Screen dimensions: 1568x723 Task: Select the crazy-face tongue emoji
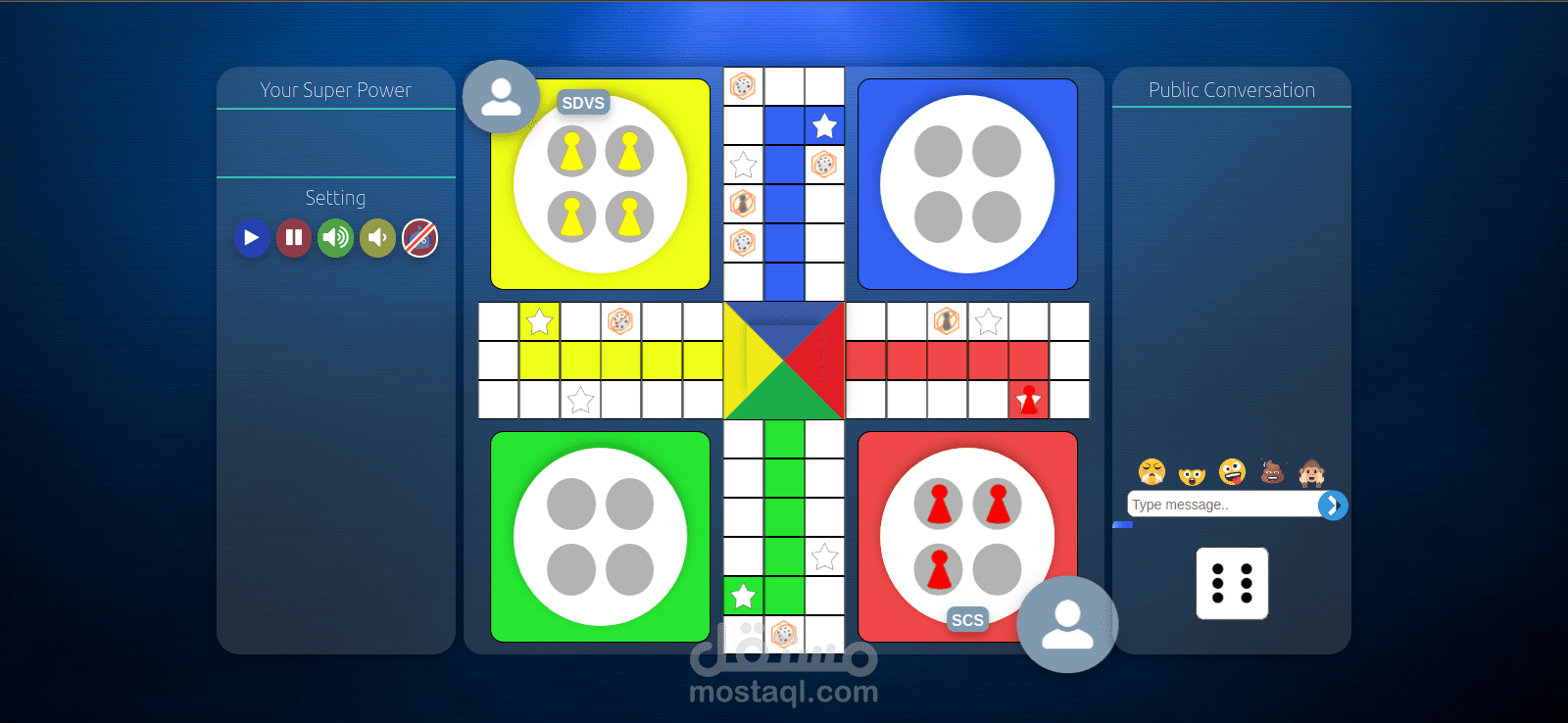point(1232,472)
